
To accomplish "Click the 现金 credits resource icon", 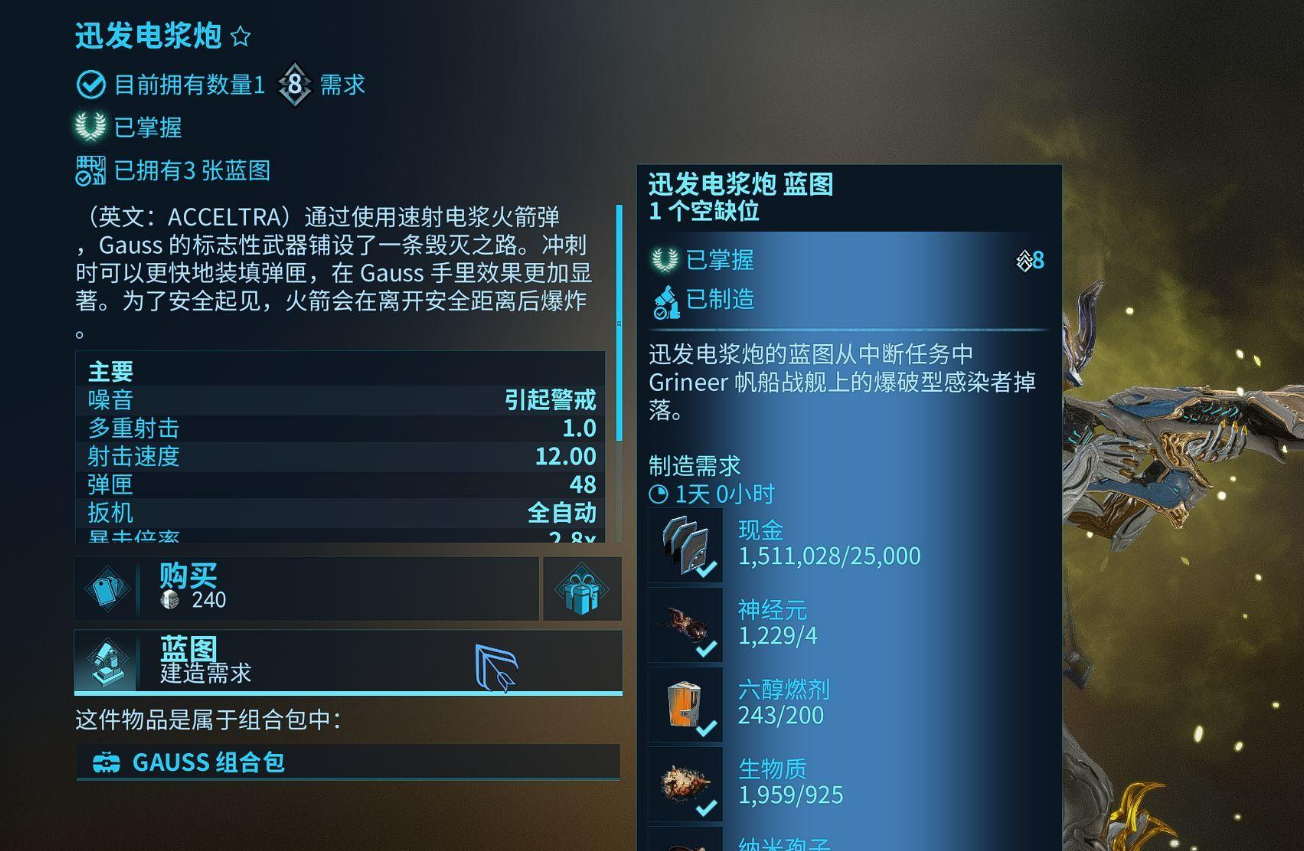I will [685, 545].
